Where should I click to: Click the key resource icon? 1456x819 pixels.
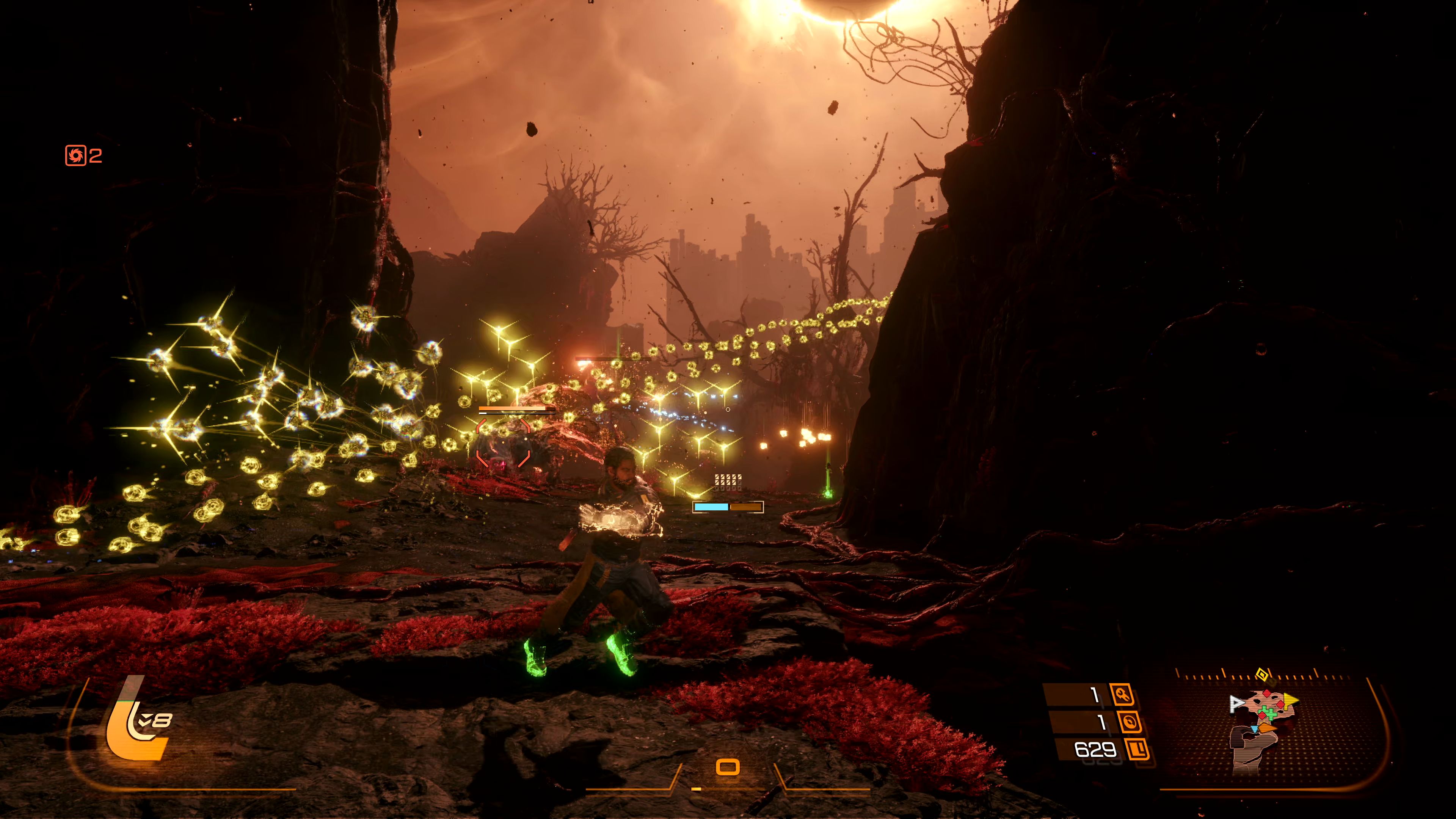[1122, 694]
